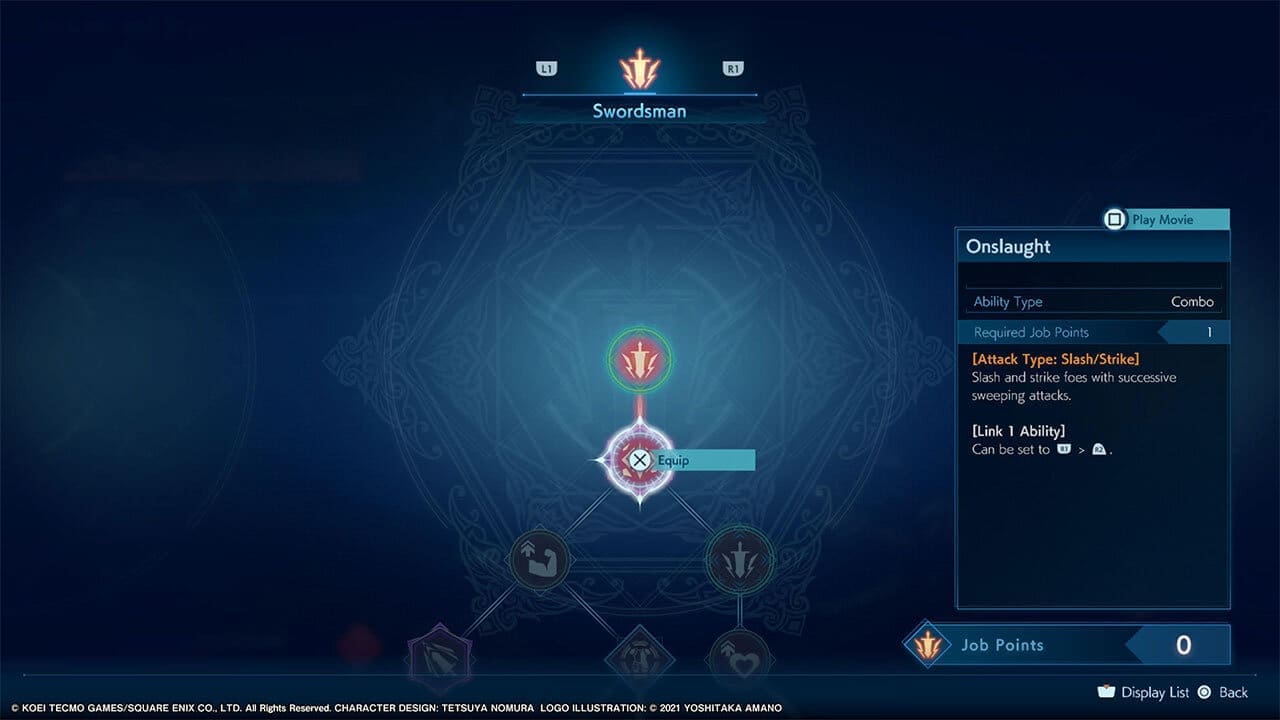Select the sword mastery node on the right branch
This screenshot has height=720, width=1280.
coord(740,560)
